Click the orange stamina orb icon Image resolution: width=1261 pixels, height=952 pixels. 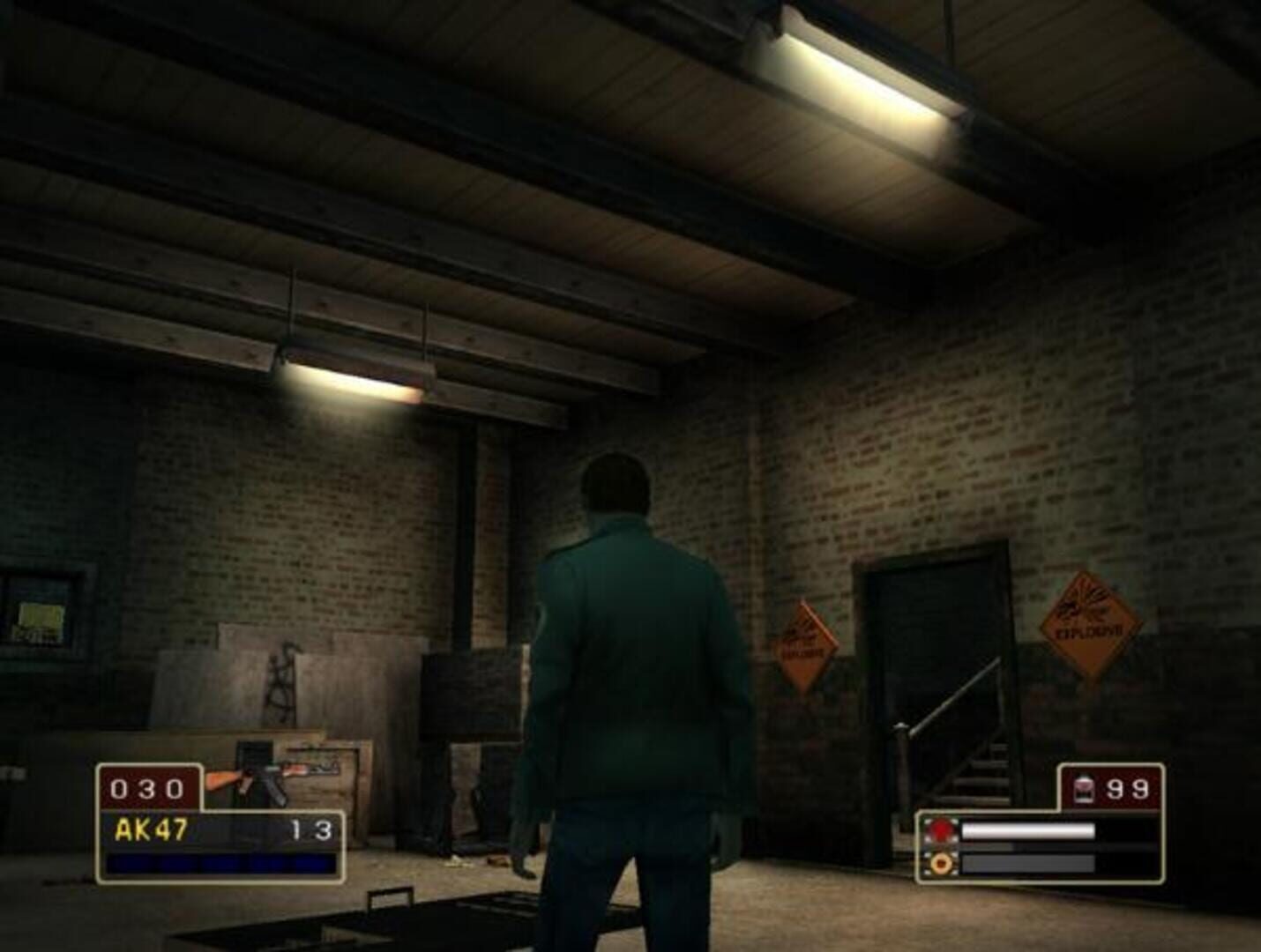pos(941,864)
